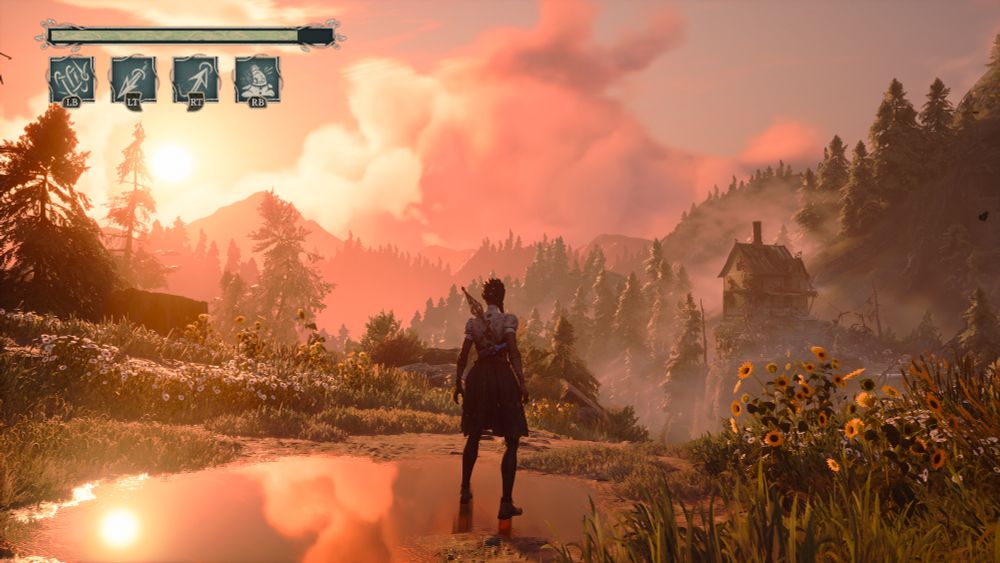Screen dimensions: 1000x563
Task: Select the downward dagger strike ability
Action: 133,78
